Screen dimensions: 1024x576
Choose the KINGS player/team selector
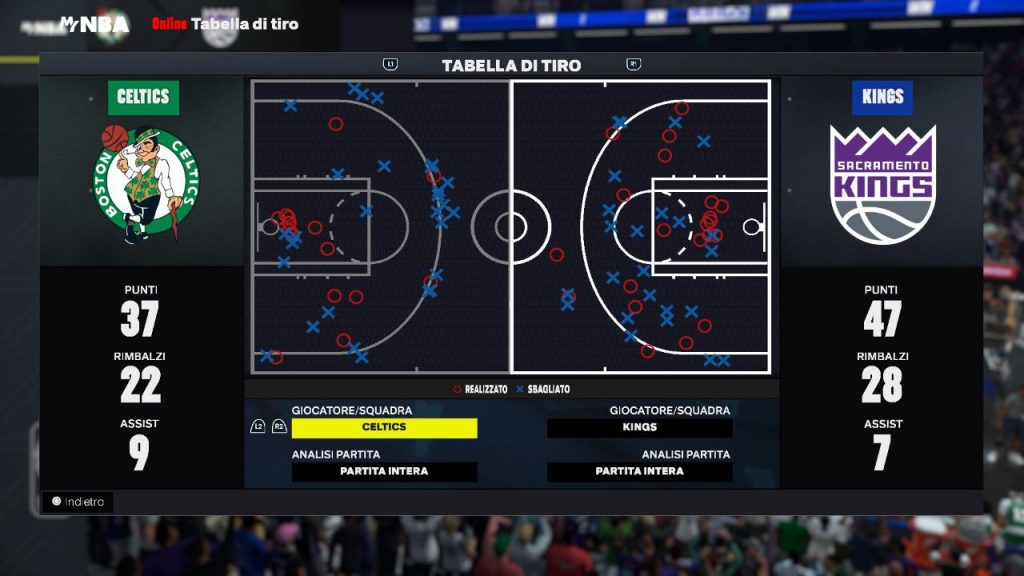point(639,428)
